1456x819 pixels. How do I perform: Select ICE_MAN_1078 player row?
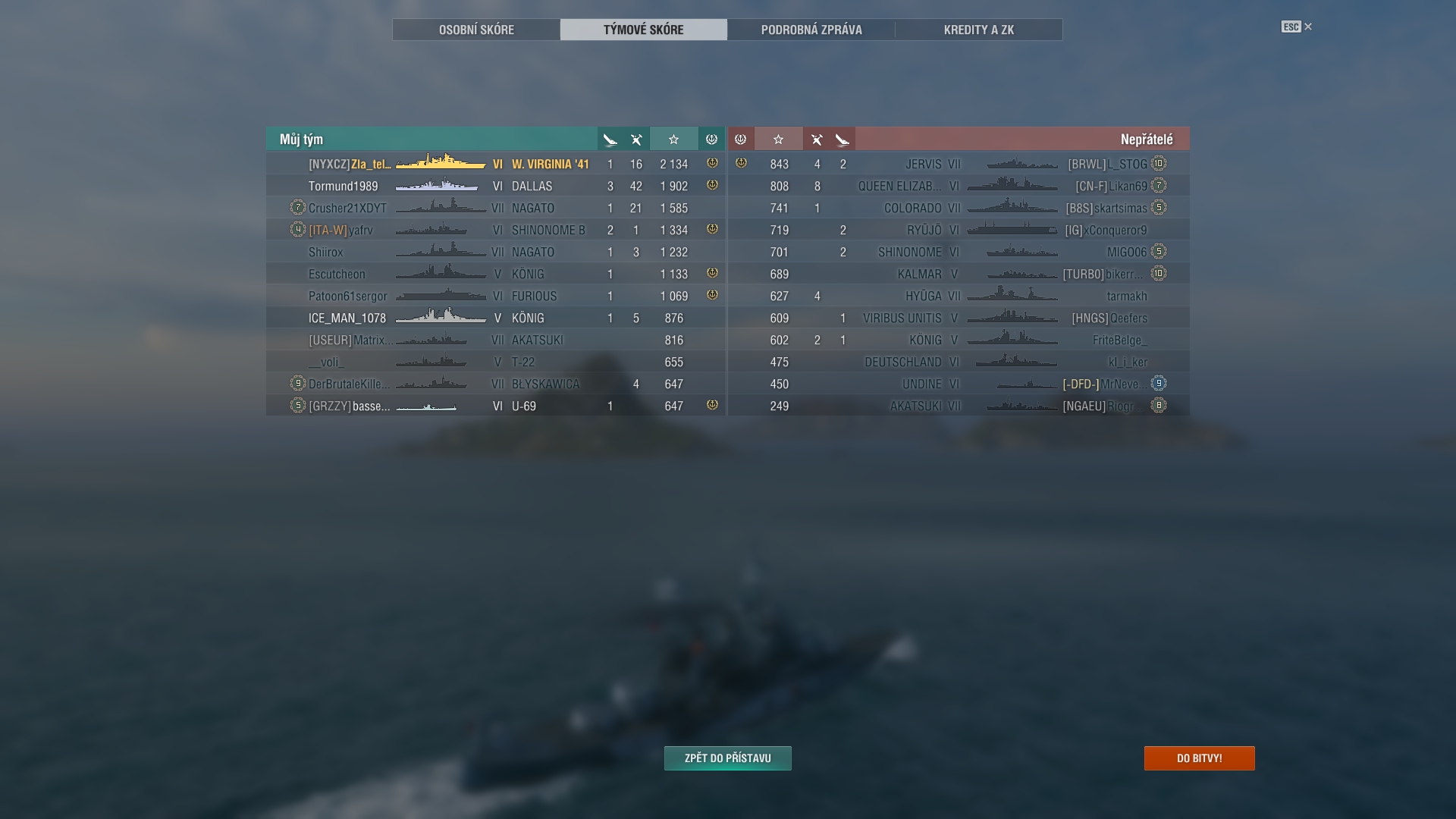click(x=496, y=318)
